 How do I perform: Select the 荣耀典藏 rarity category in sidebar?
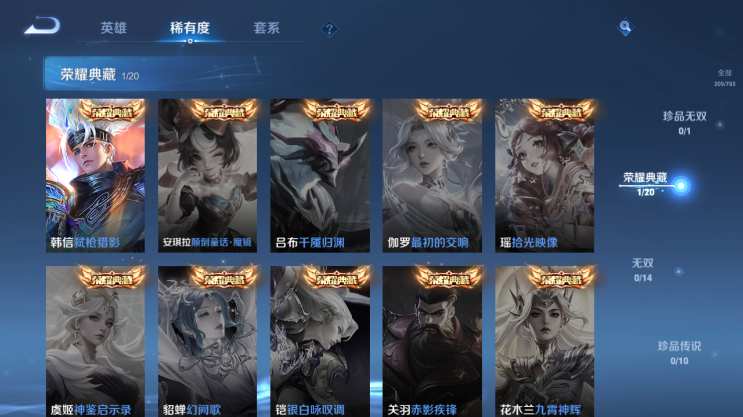click(x=646, y=183)
